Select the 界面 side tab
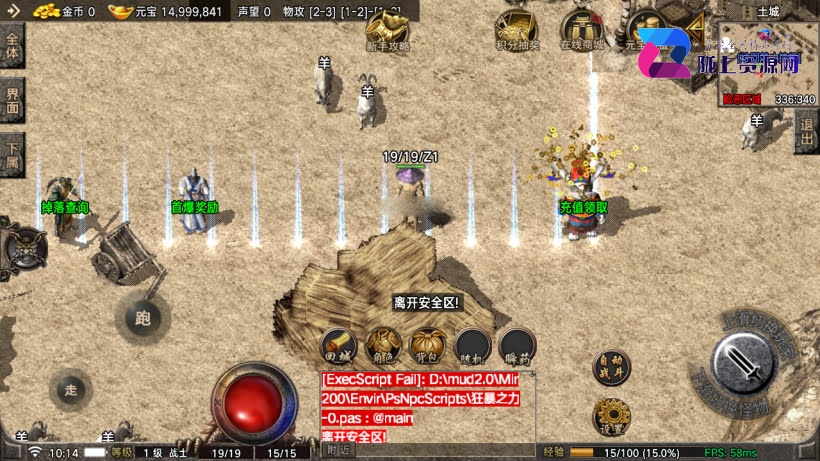The image size is (820, 461). [12, 101]
